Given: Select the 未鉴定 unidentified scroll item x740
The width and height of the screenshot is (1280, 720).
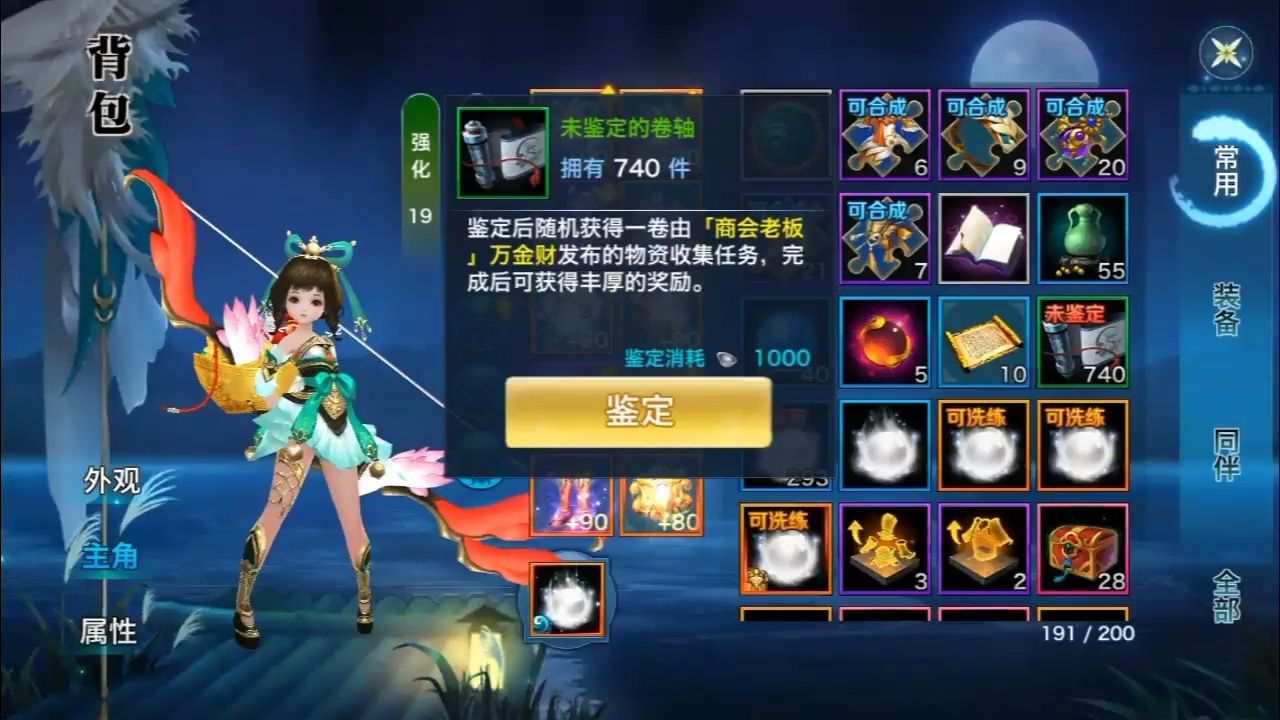Looking at the screenshot, I should pos(1083,344).
